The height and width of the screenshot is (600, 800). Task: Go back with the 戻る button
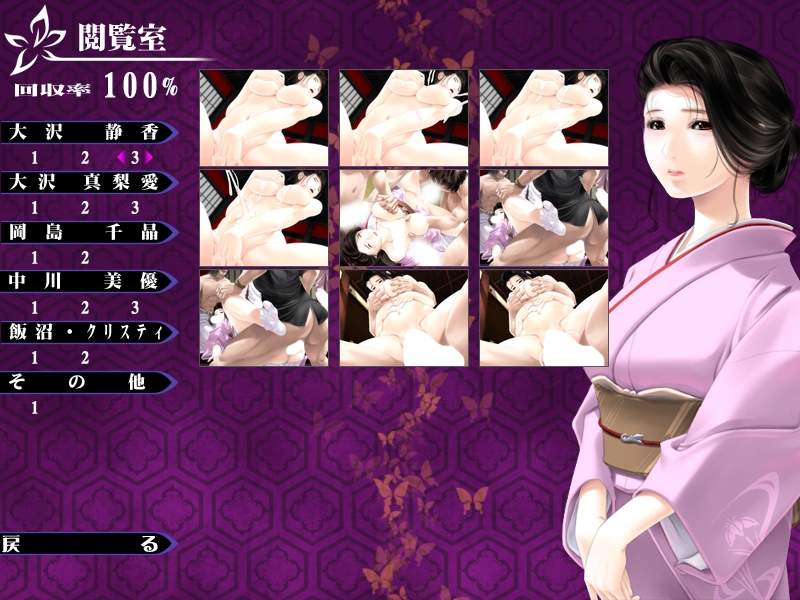point(85,545)
